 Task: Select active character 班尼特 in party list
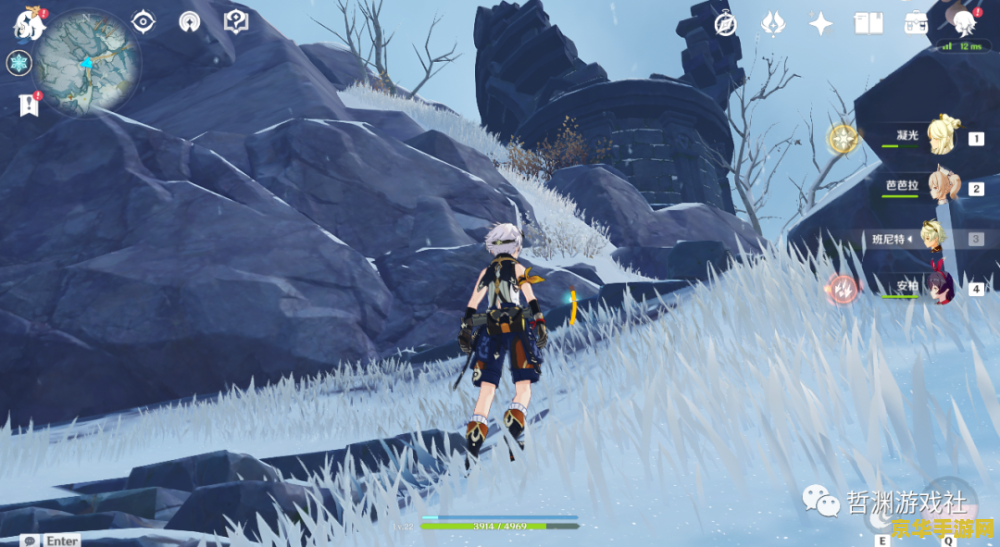[938, 238]
